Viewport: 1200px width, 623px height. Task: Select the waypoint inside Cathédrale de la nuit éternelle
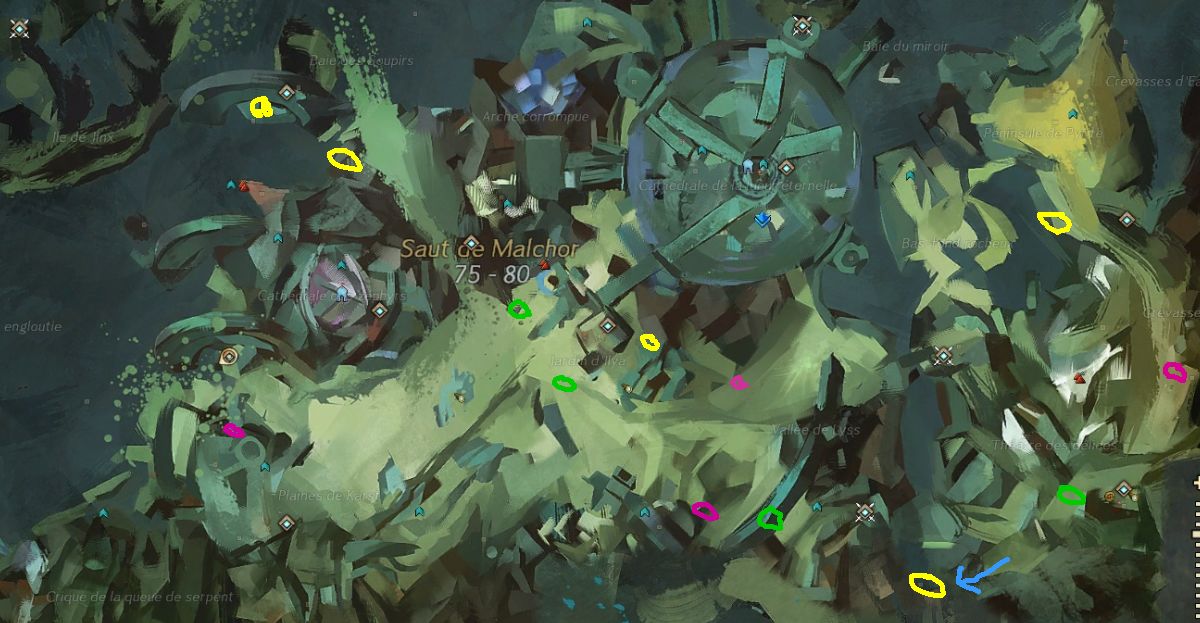pyautogui.click(x=786, y=167)
